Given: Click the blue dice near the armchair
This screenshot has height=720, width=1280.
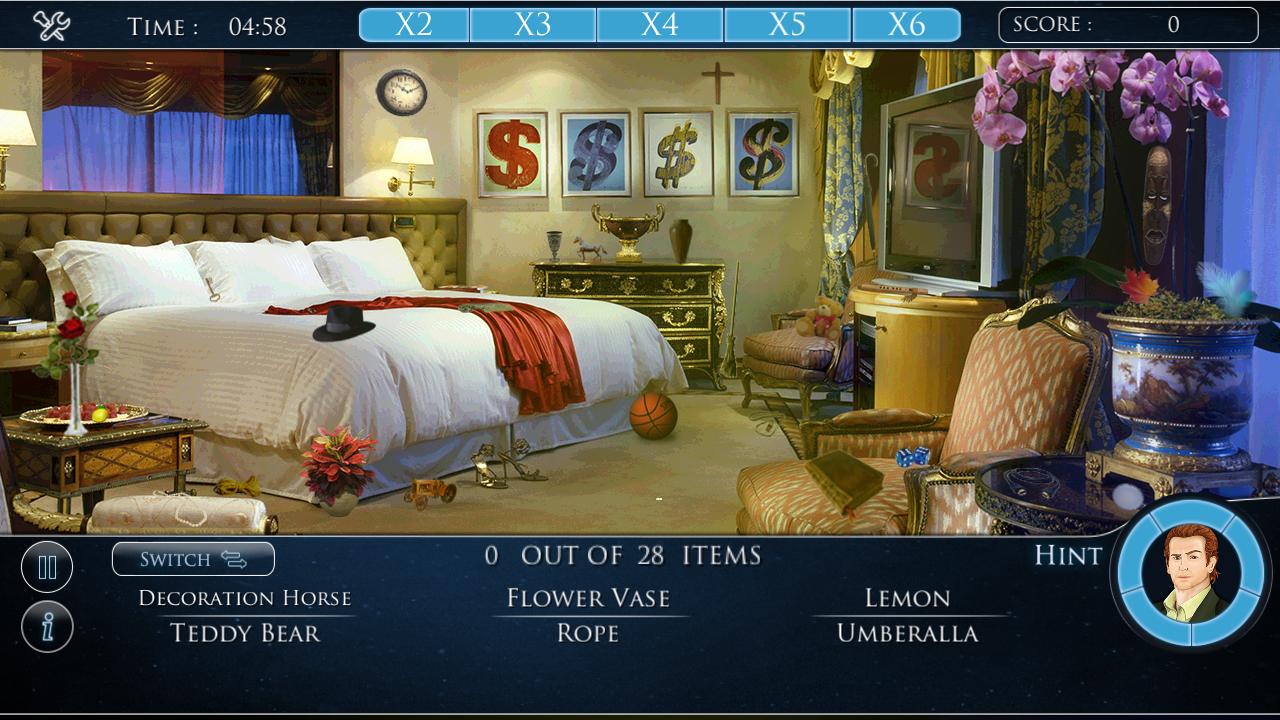Looking at the screenshot, I should pos(913,455).
